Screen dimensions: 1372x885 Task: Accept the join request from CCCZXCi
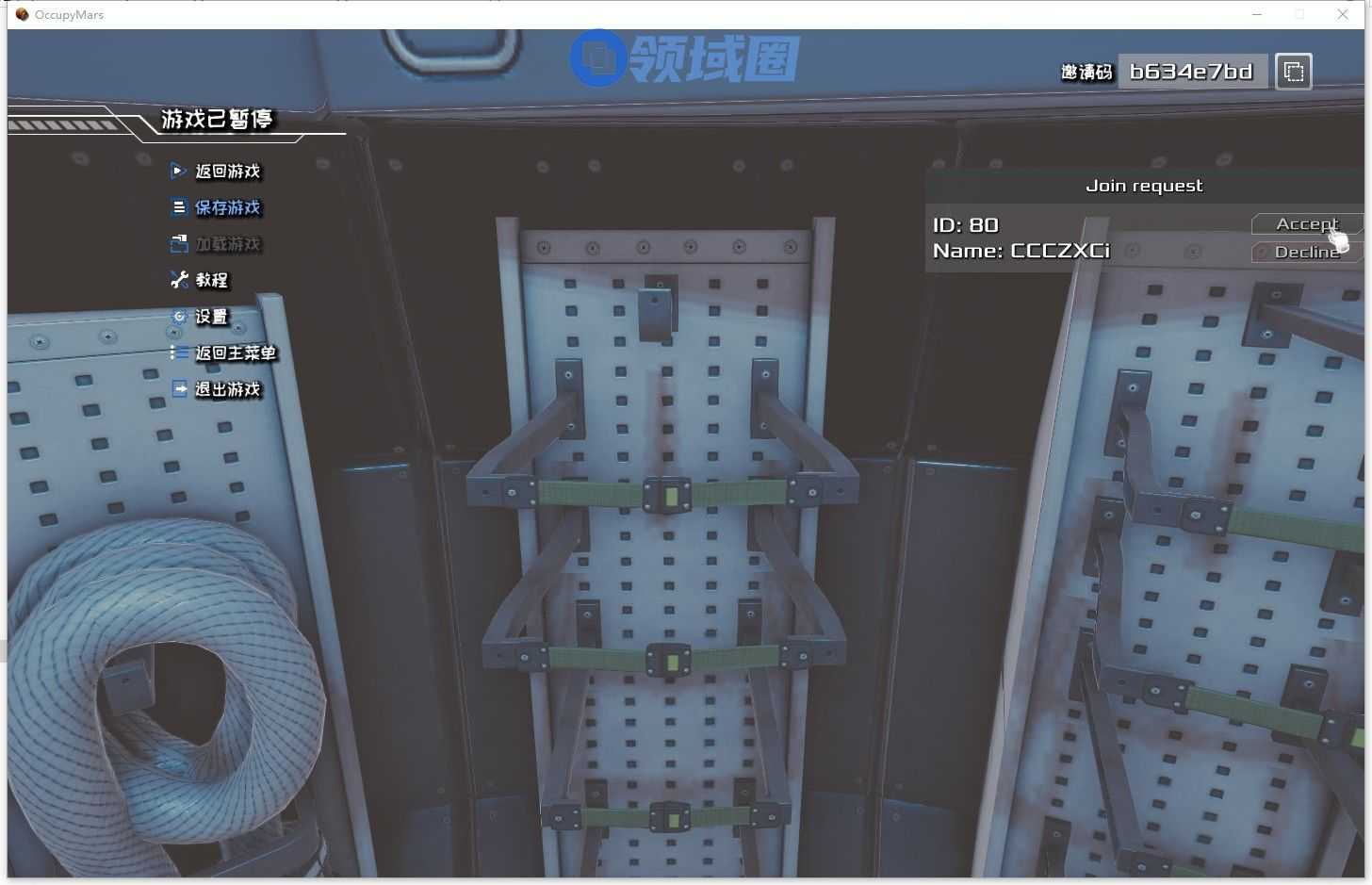1306,223
